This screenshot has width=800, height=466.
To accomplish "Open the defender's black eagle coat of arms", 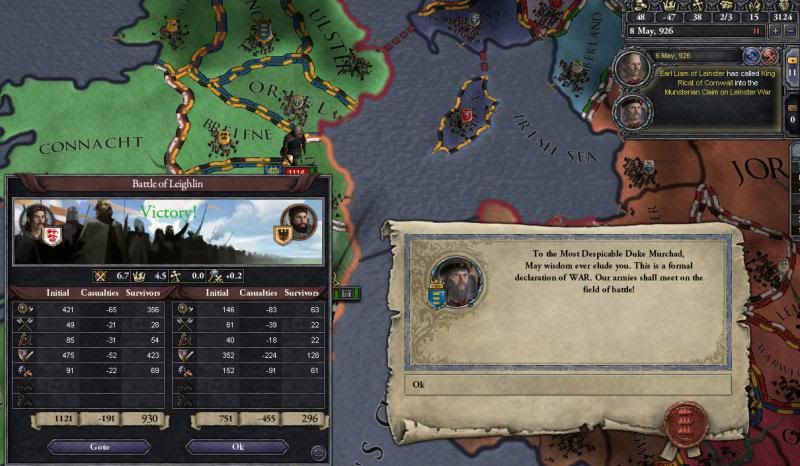I will 282,236.
